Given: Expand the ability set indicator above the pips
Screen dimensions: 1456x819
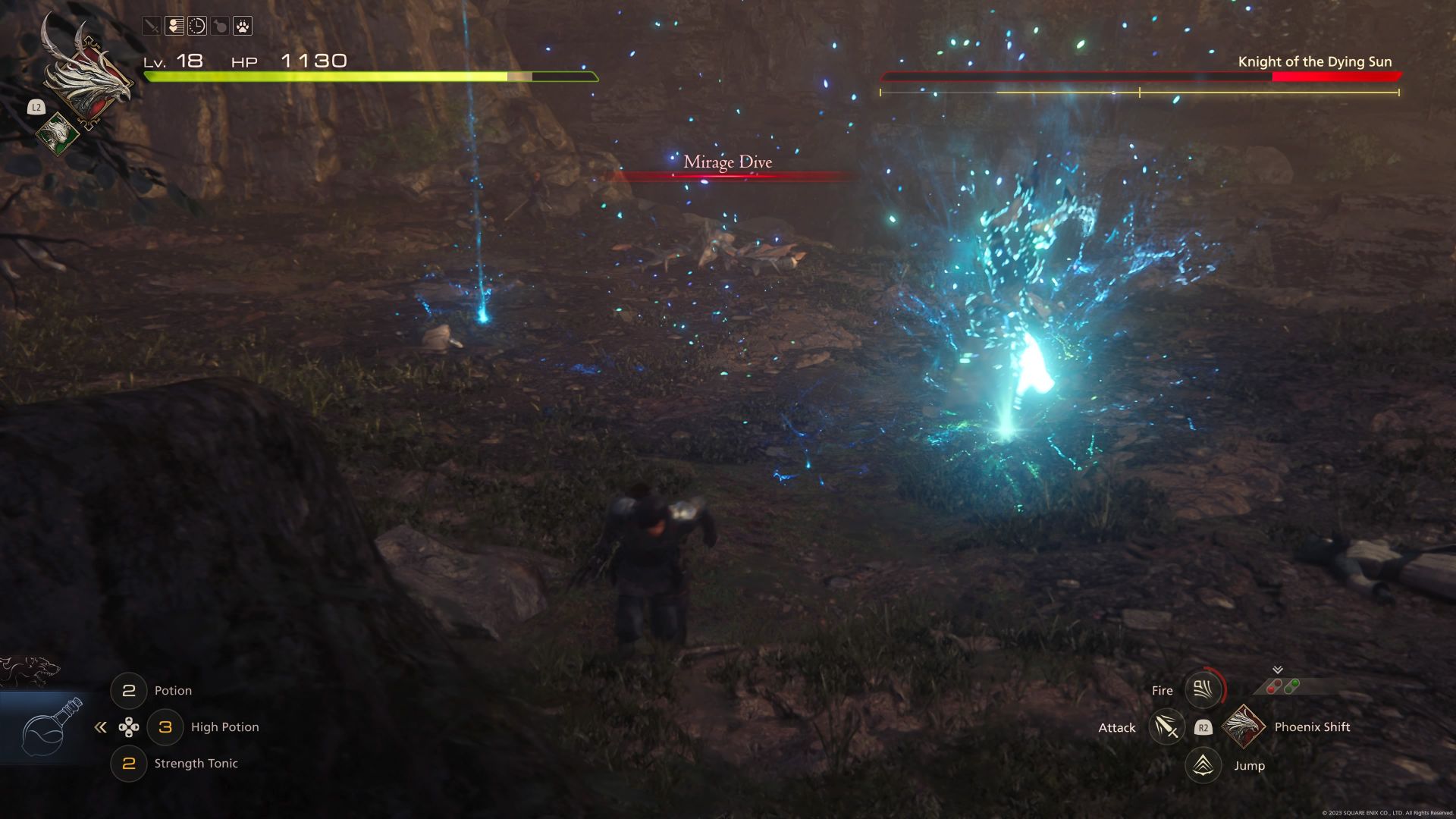Looking at the screenshot, I should (1277, 669).
